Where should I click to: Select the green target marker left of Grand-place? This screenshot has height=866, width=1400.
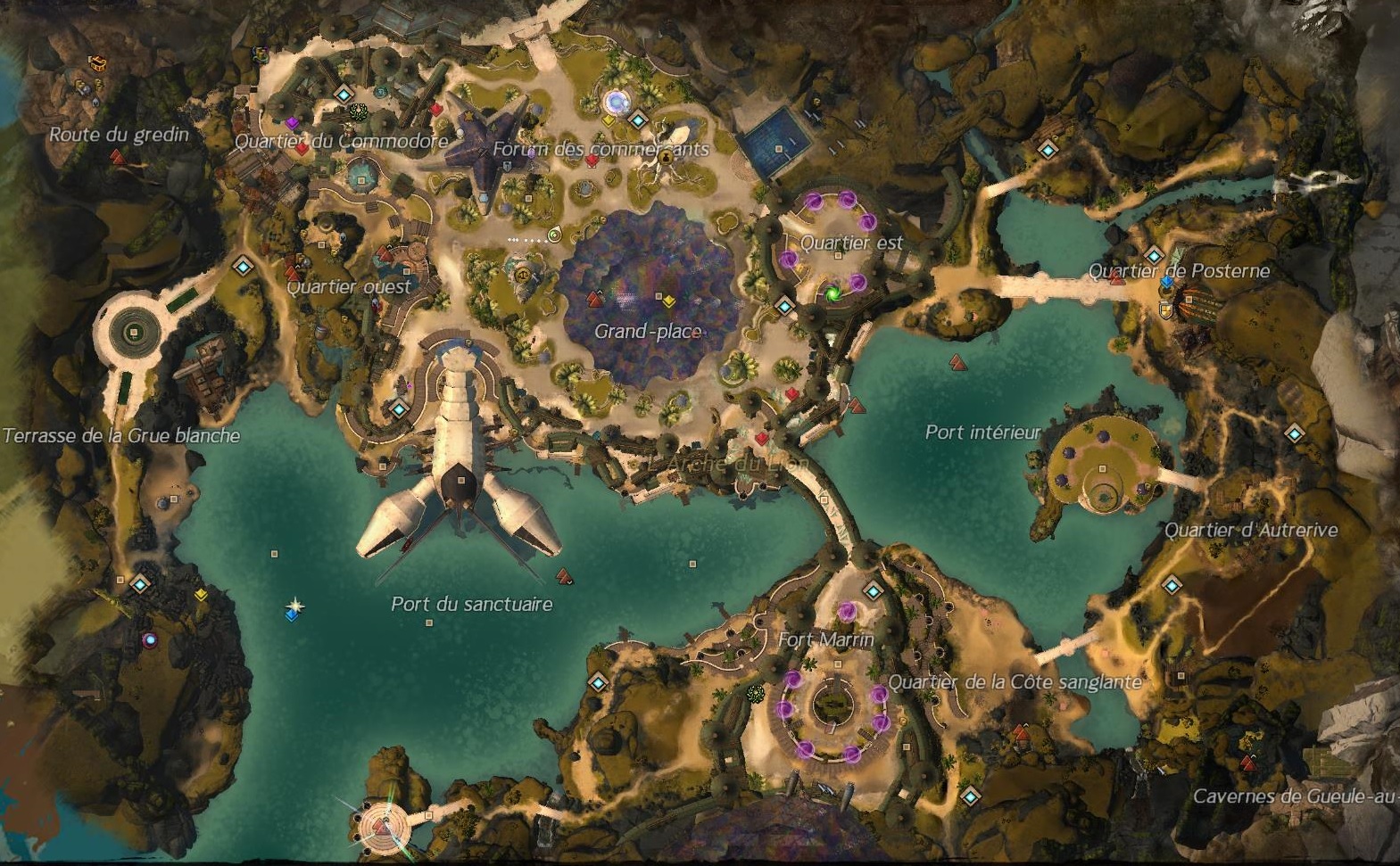[554, 235]
